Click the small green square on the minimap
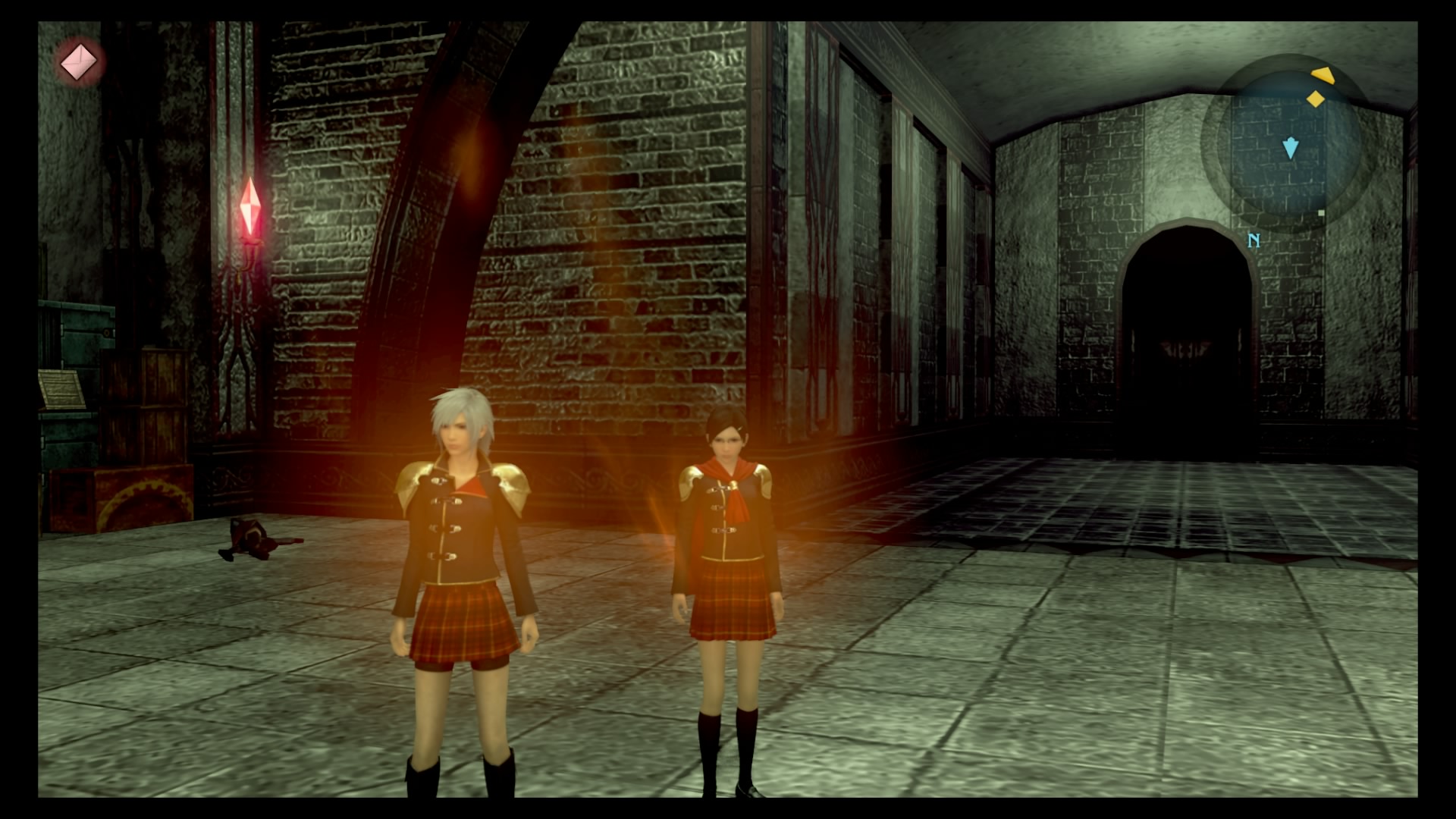The width and height of the screenshot is (1456, 819). pos(1322,214)
